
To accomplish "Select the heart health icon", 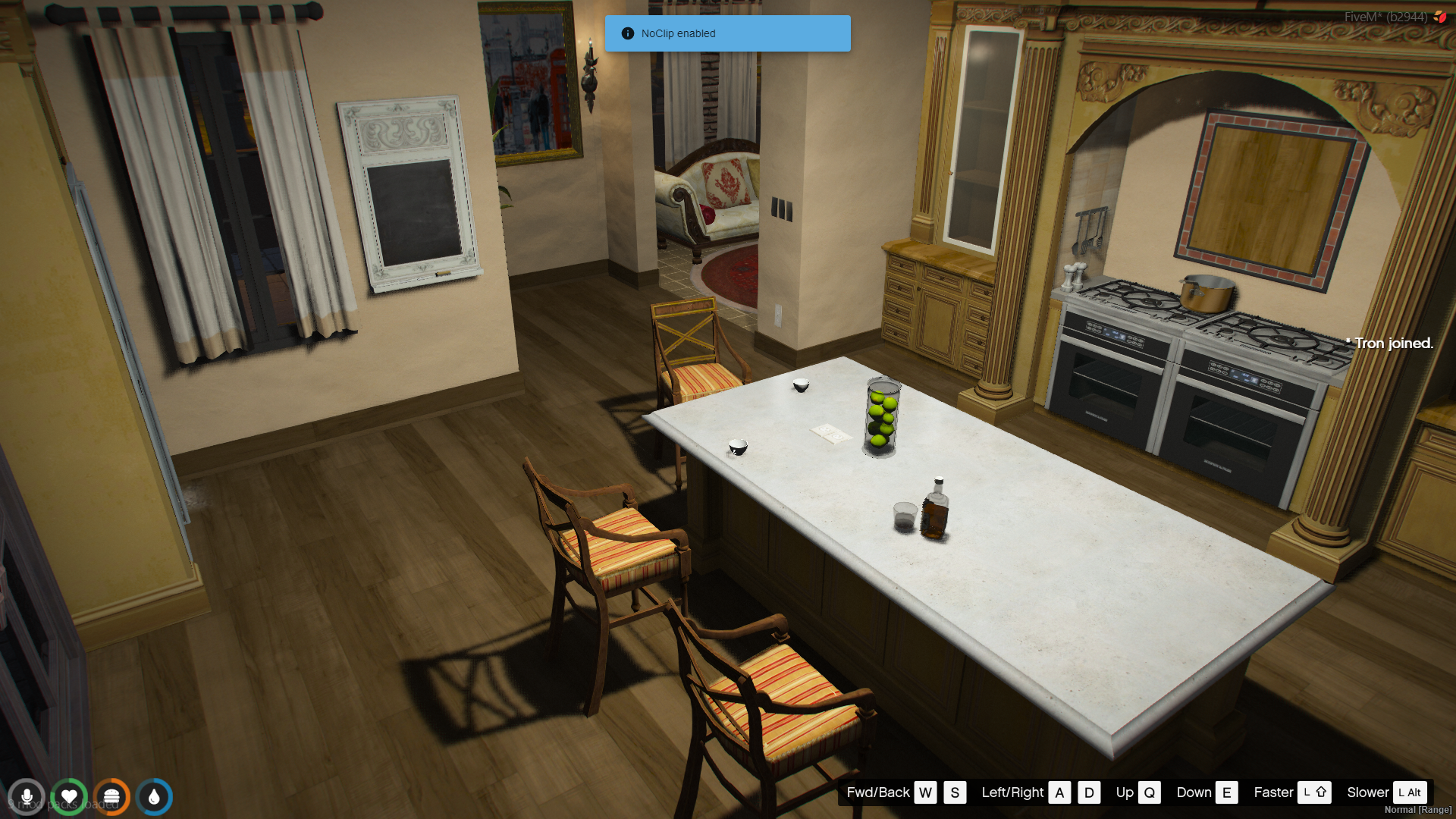I will point(69,797).
